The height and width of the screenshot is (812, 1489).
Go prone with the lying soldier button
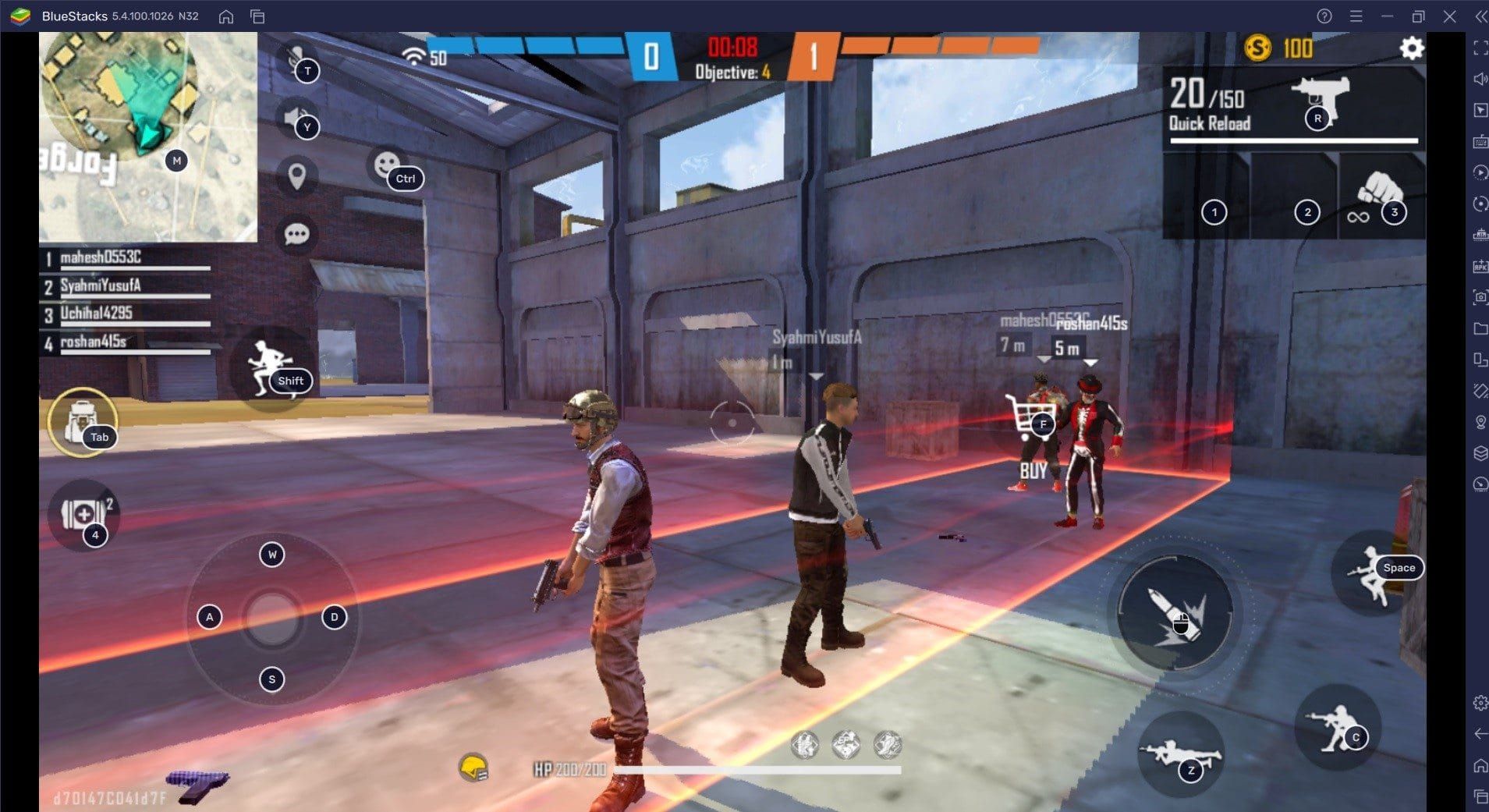(1179, 753)
